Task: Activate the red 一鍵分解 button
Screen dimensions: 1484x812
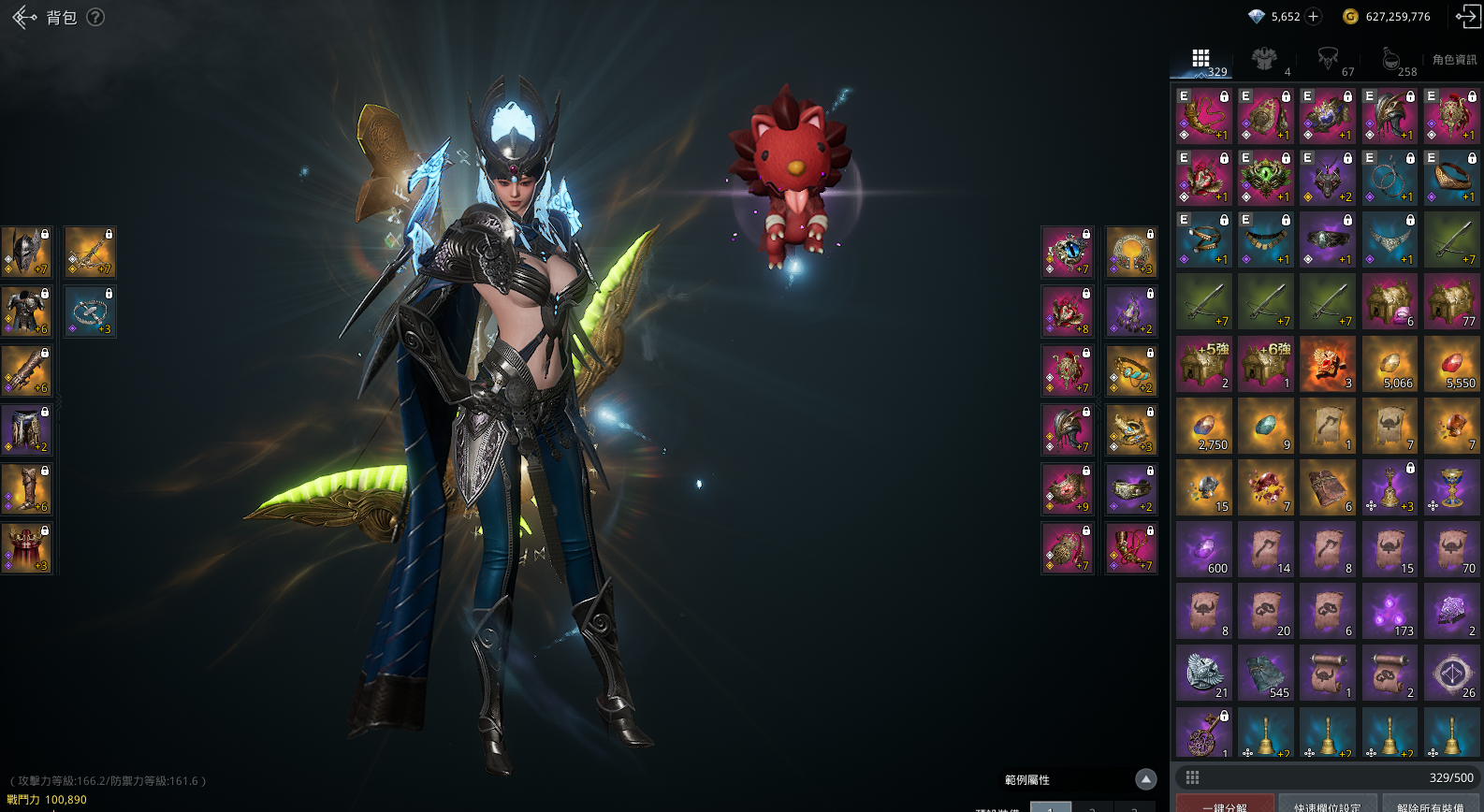Action: pyautogui.click(x=1225, y=805)
